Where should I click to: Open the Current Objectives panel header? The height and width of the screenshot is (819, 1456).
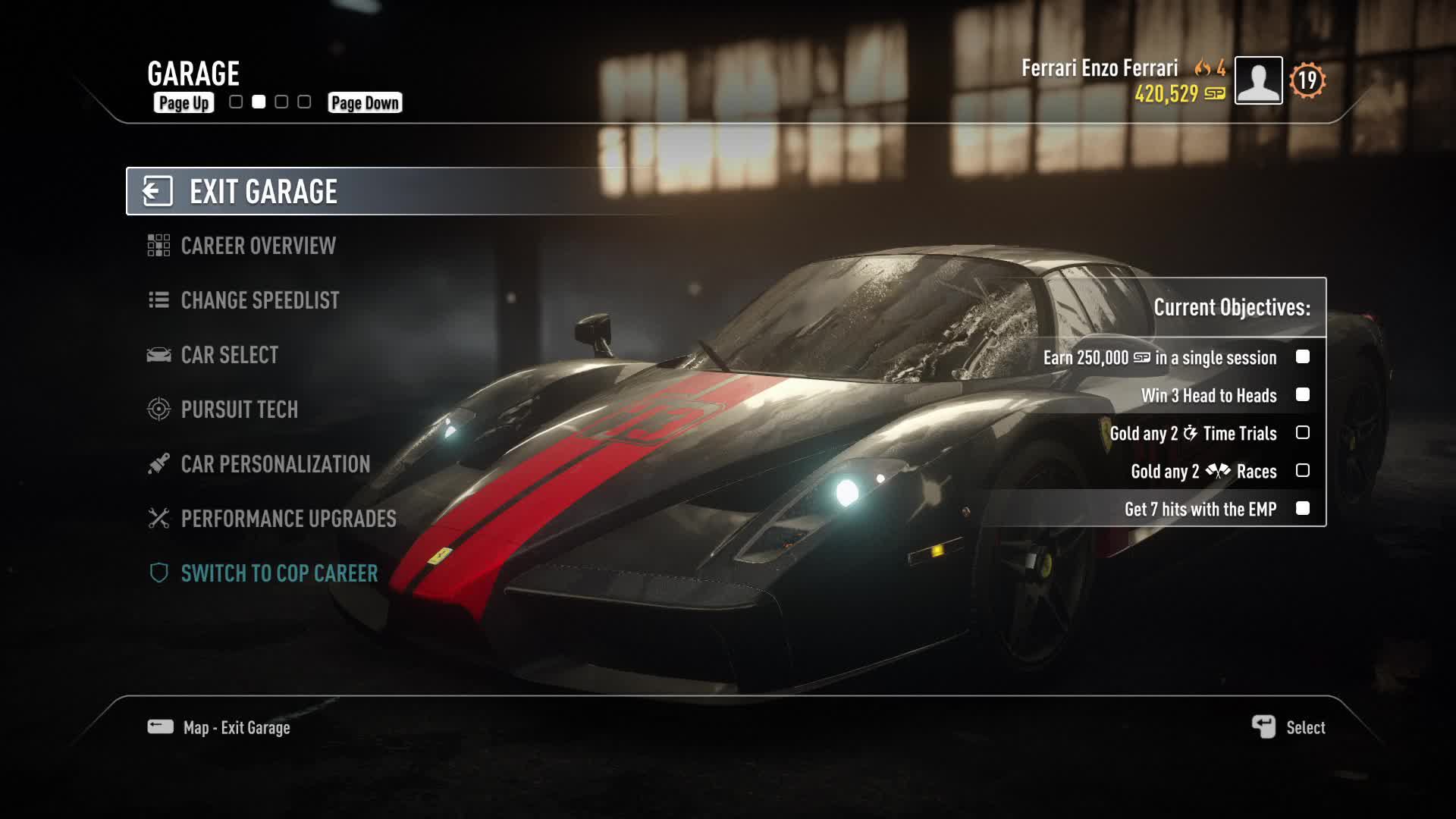[x=1232, y=307]
